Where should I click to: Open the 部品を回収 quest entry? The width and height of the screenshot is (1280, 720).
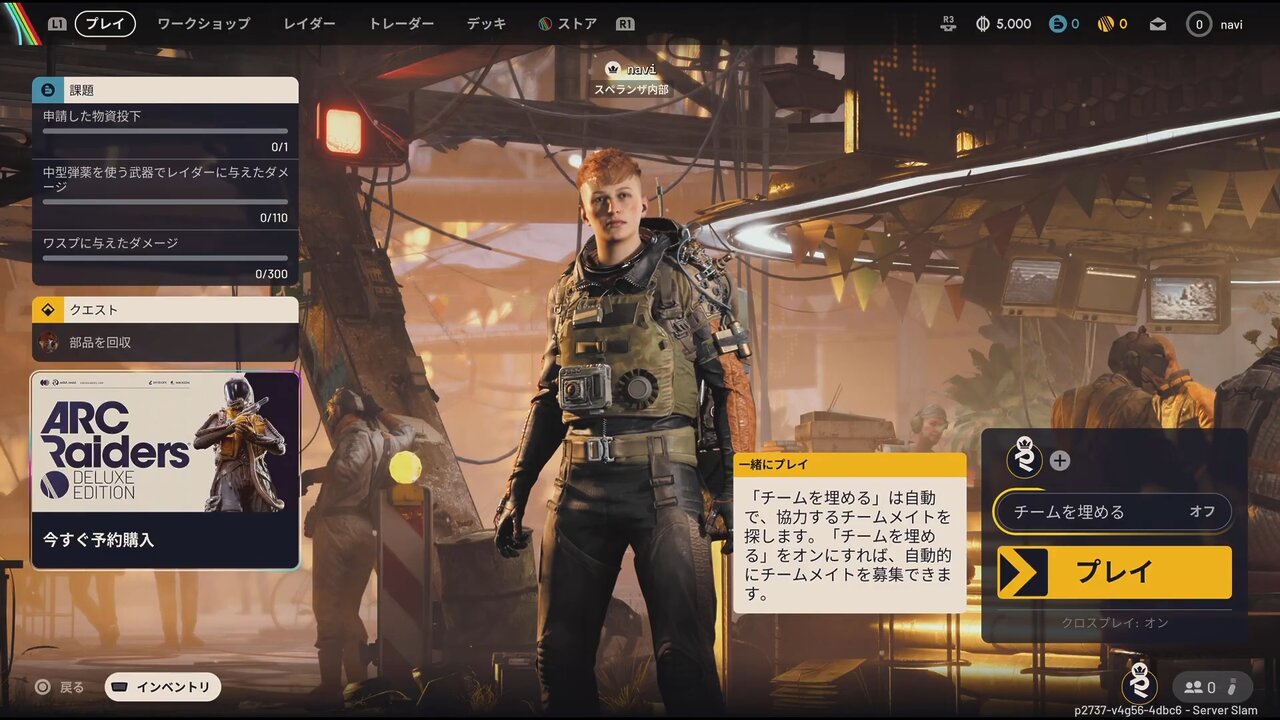coord(165,342)
